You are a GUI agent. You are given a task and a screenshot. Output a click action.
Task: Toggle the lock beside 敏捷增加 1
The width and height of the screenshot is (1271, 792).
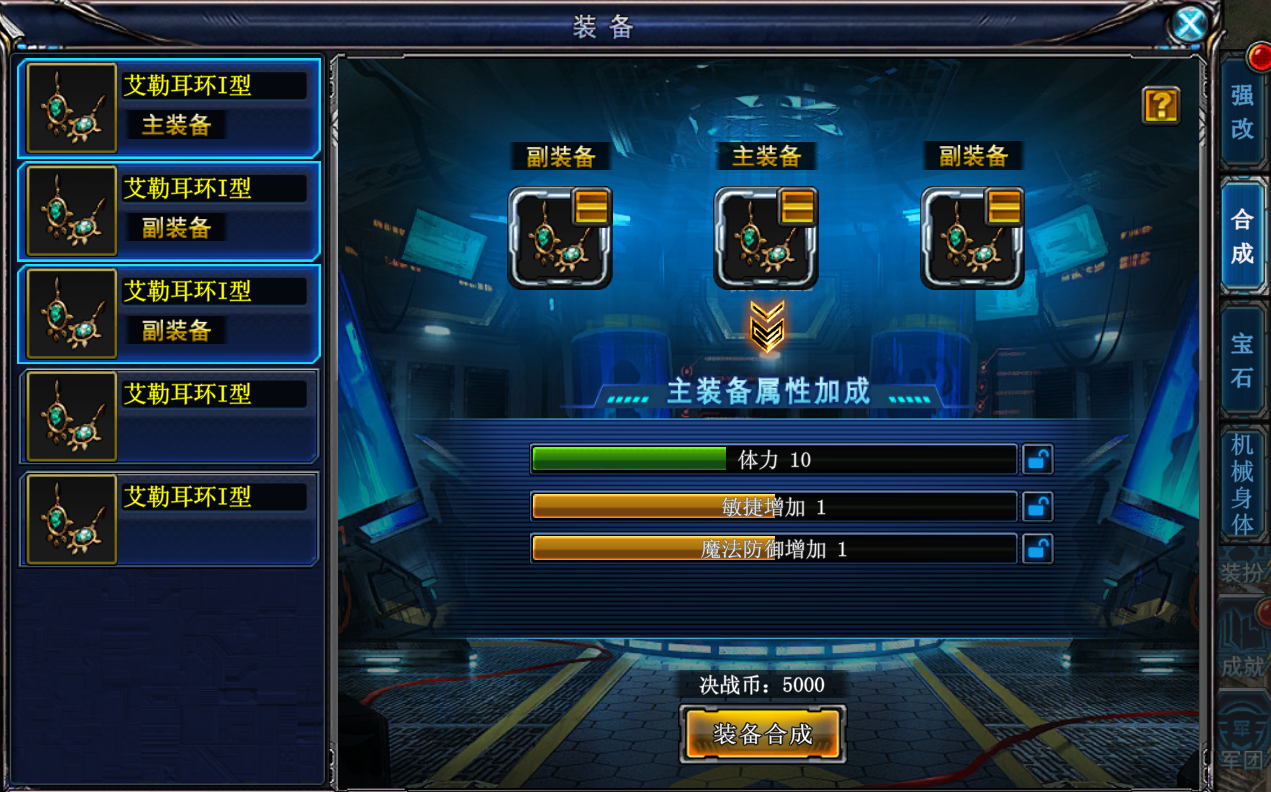point(1037,507)
